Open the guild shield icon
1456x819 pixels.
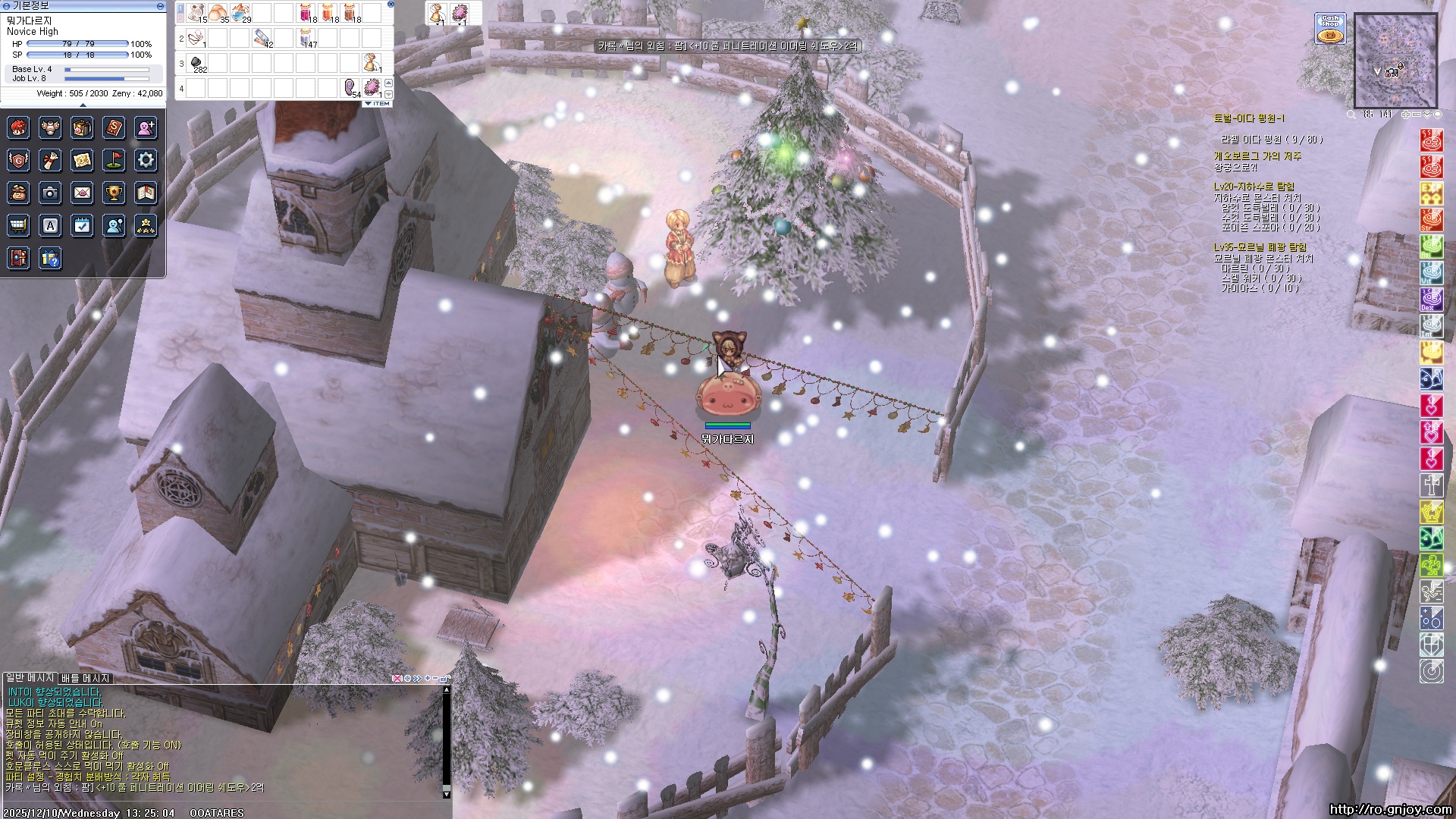pyautogui.click(x=18, y=160)
